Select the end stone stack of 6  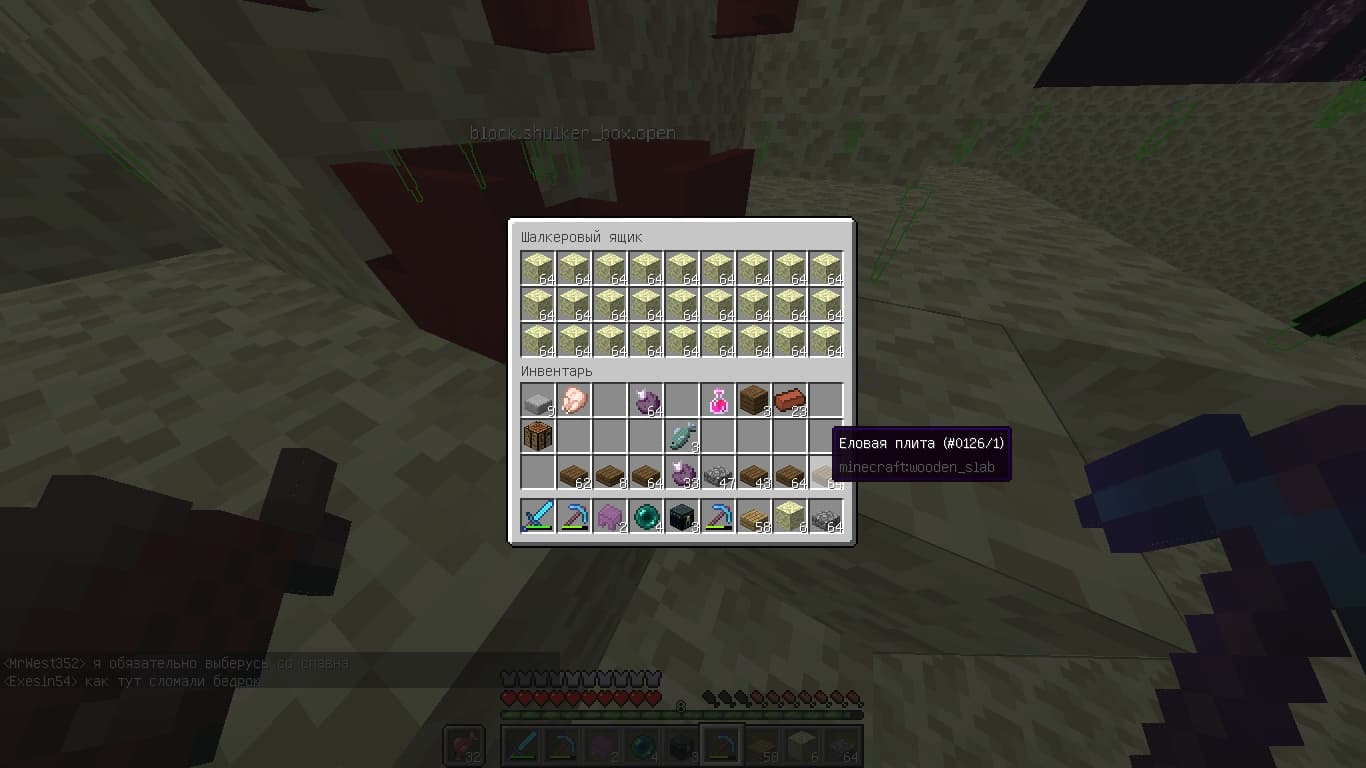click(789, 517)
